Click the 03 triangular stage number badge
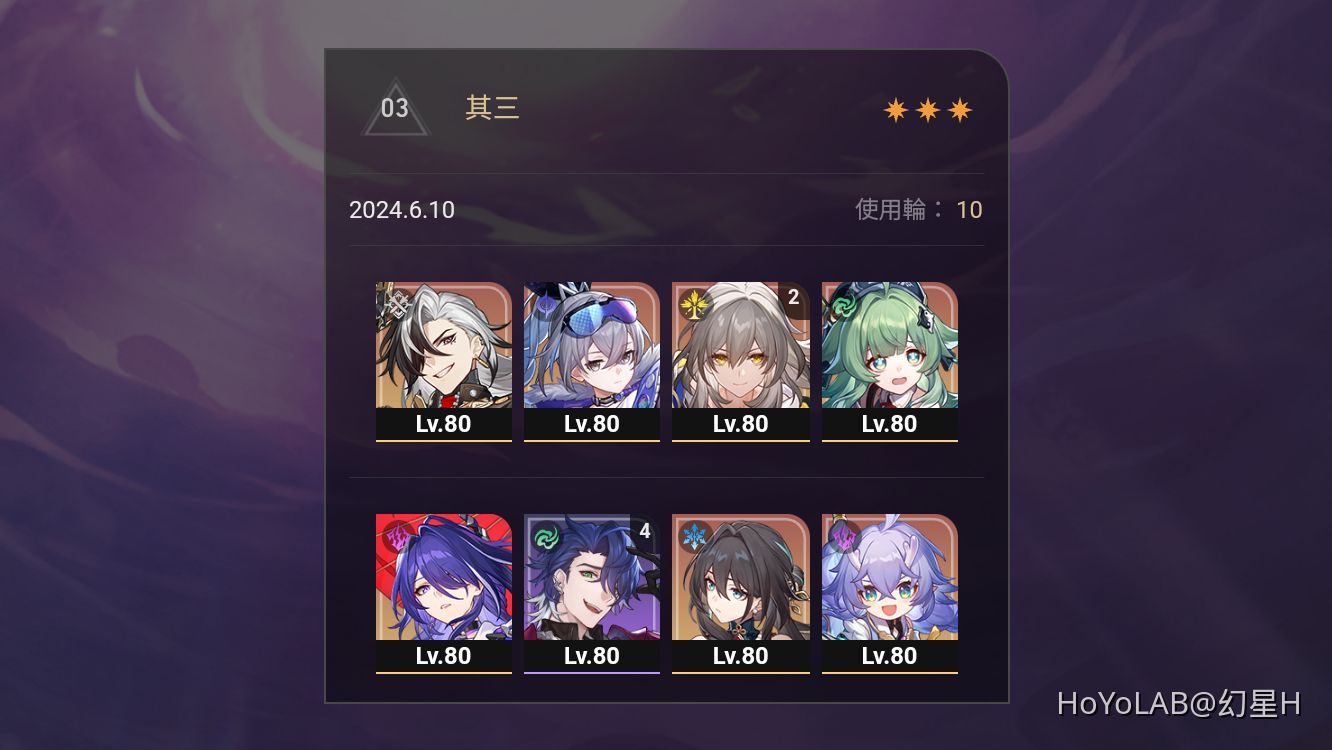The image size is (1332, 750). 396,108
